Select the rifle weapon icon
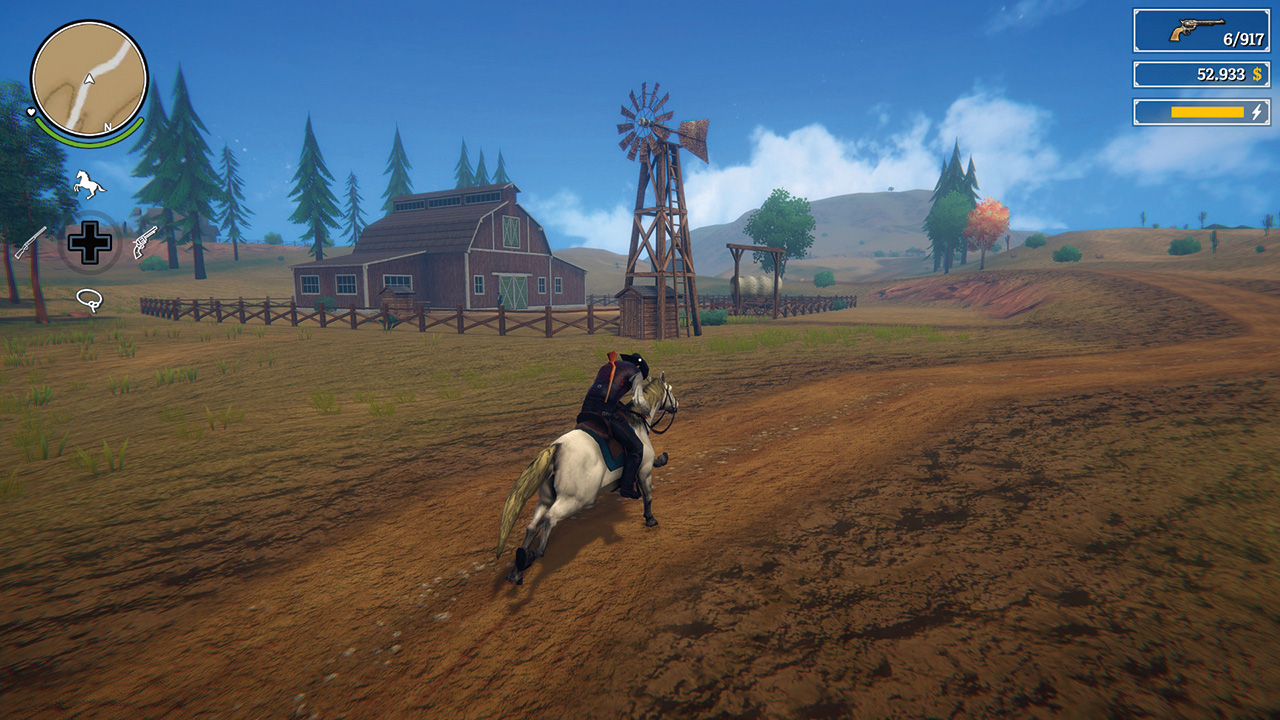The width and height of the screenshot is (1280, 720). [30, 242]
